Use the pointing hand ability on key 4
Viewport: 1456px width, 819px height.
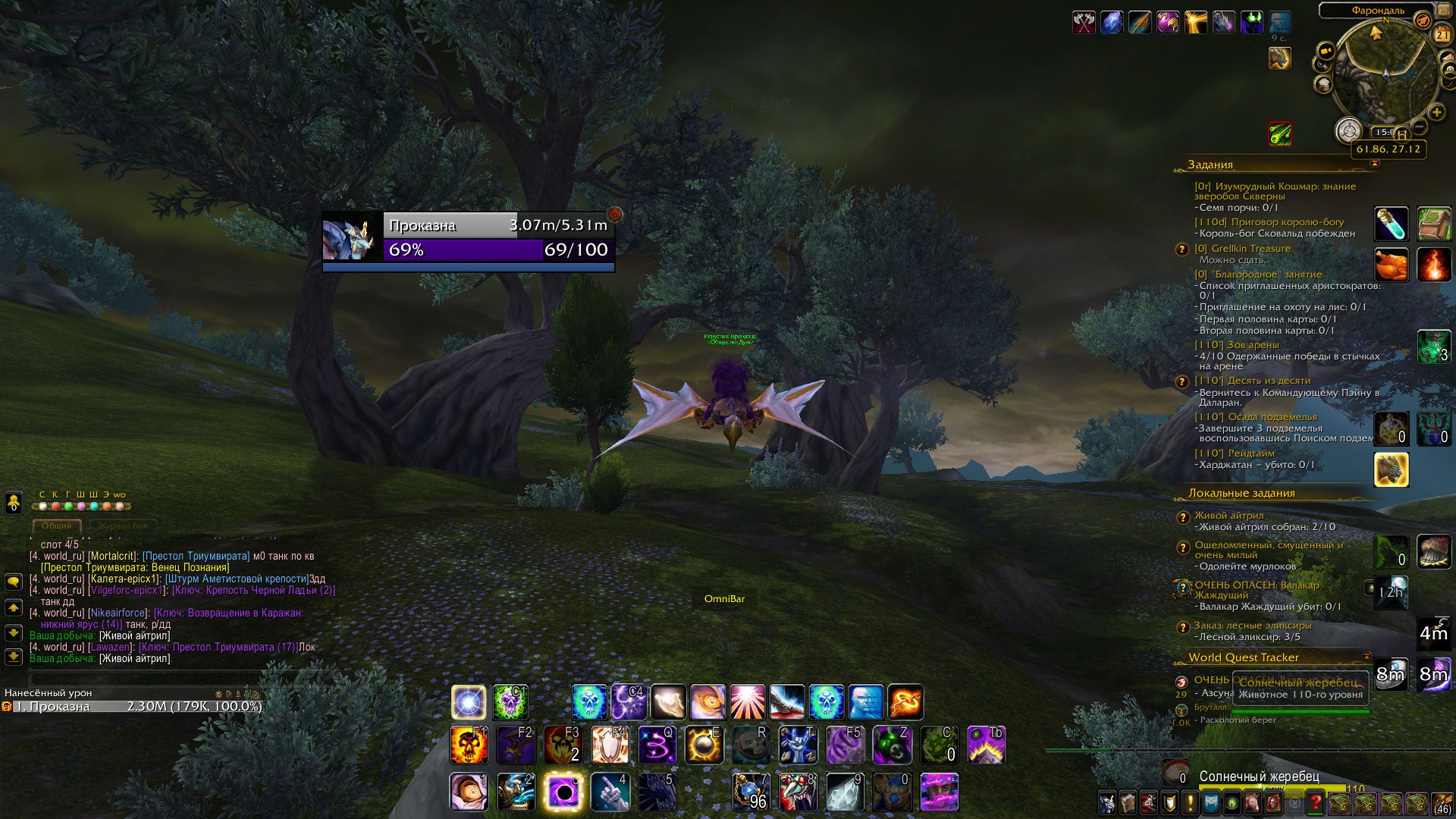[x=610, y=792]
